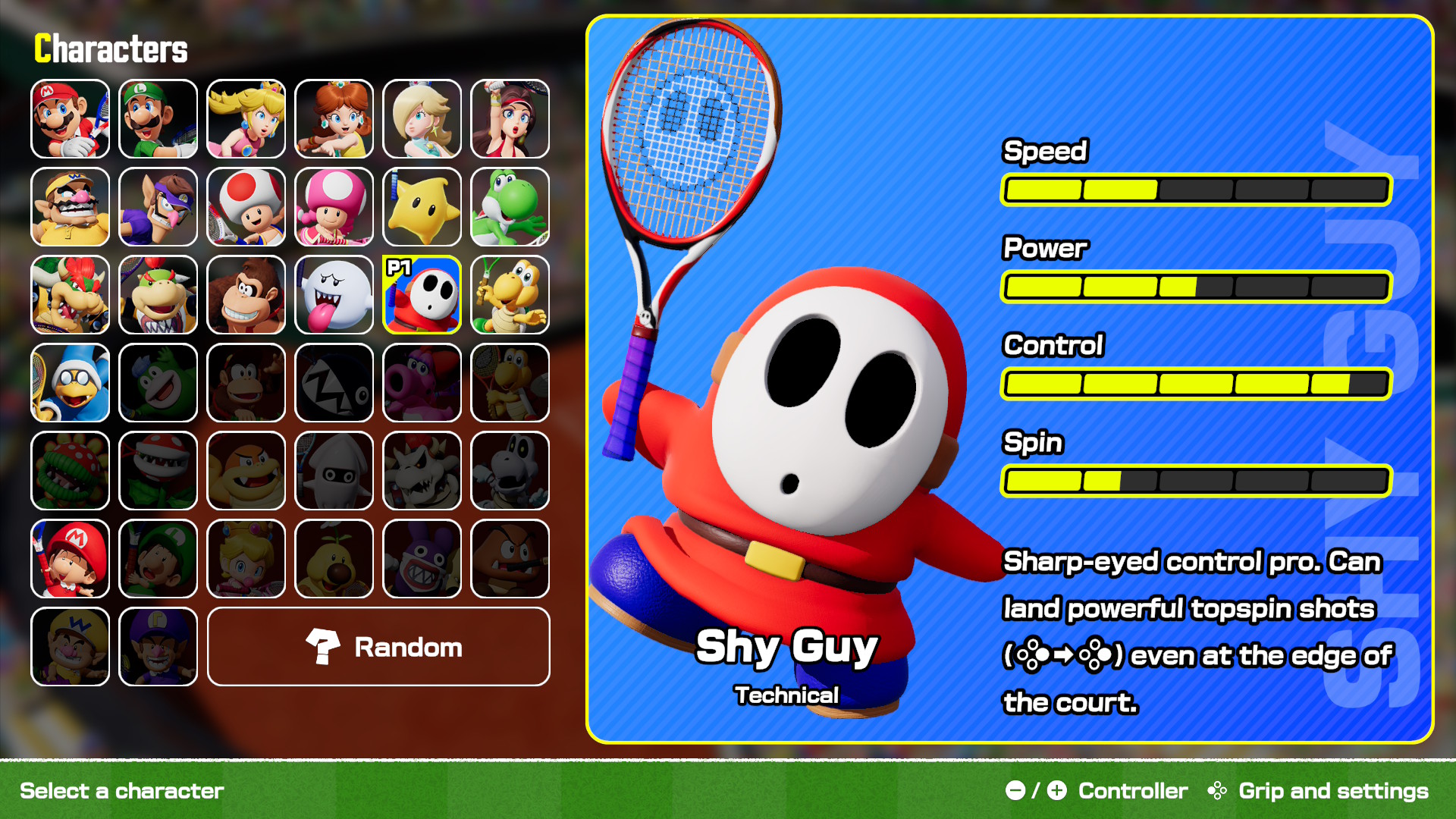This screenshot has height=819, width=1456.
Task: Choose Yoshi from the grid
Action: [510, 207]
